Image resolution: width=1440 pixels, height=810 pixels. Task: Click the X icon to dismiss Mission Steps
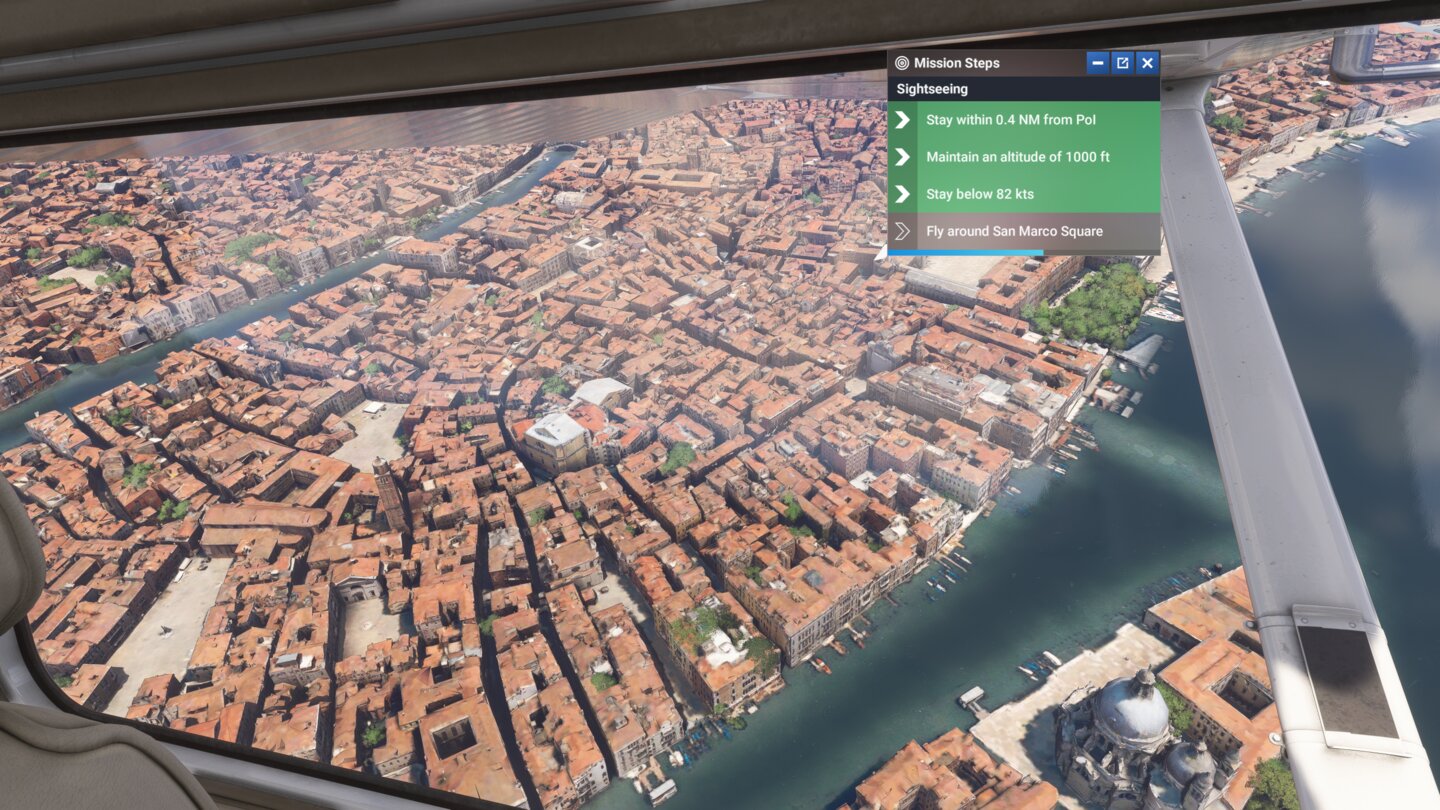[1146, 62]
